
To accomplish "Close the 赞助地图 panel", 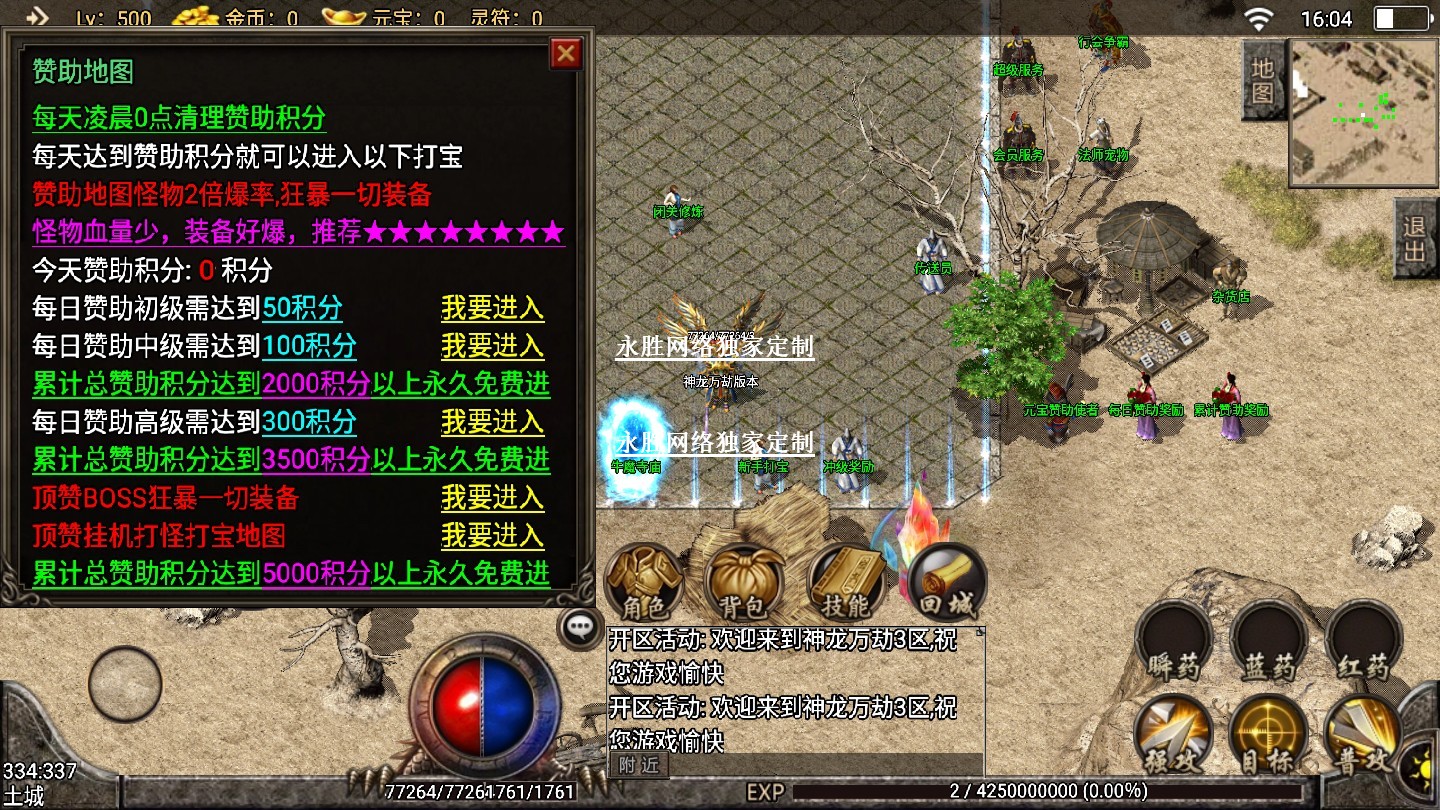I will [x=566, y=53].
